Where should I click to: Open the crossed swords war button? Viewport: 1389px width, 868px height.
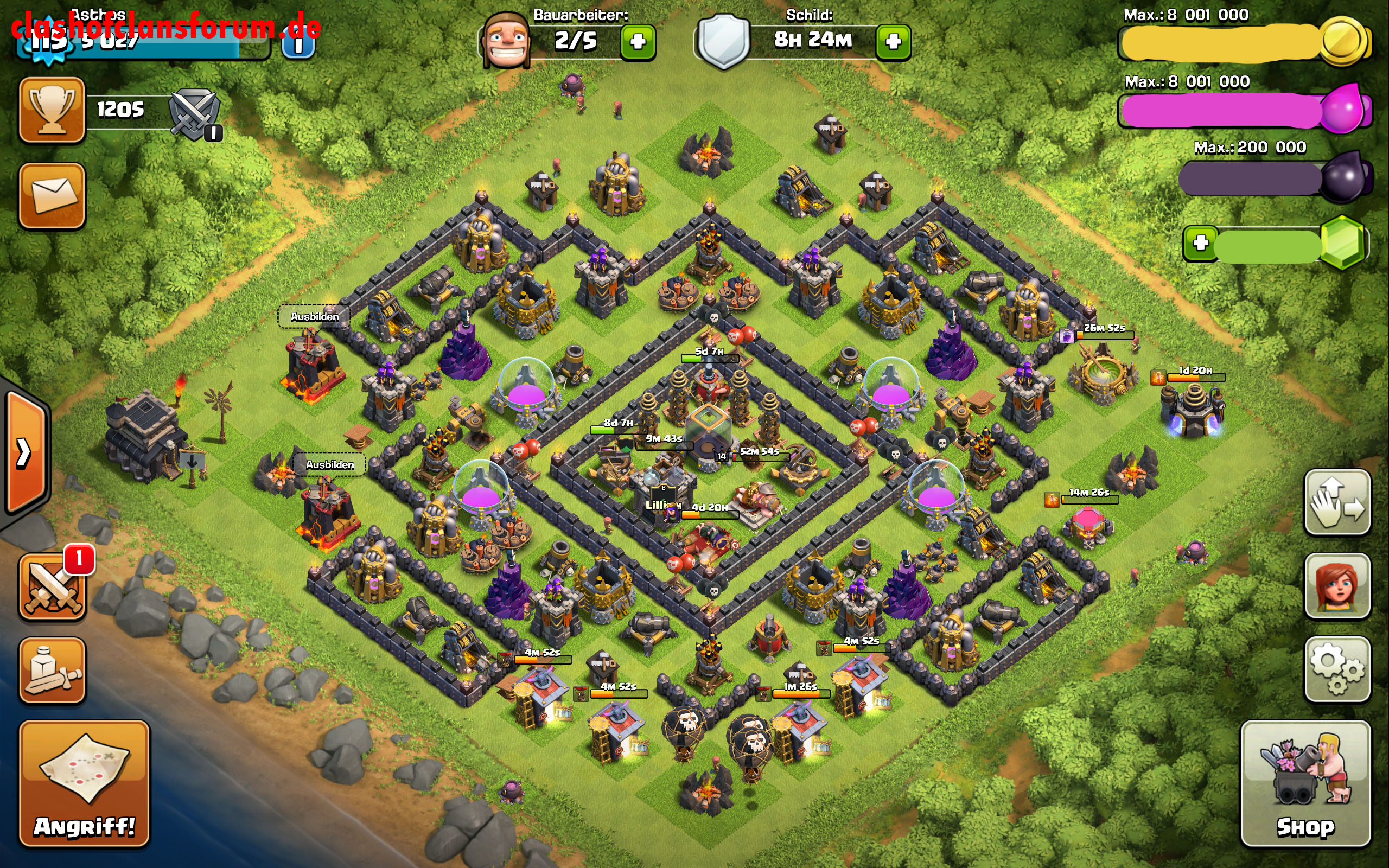(52, 586)
